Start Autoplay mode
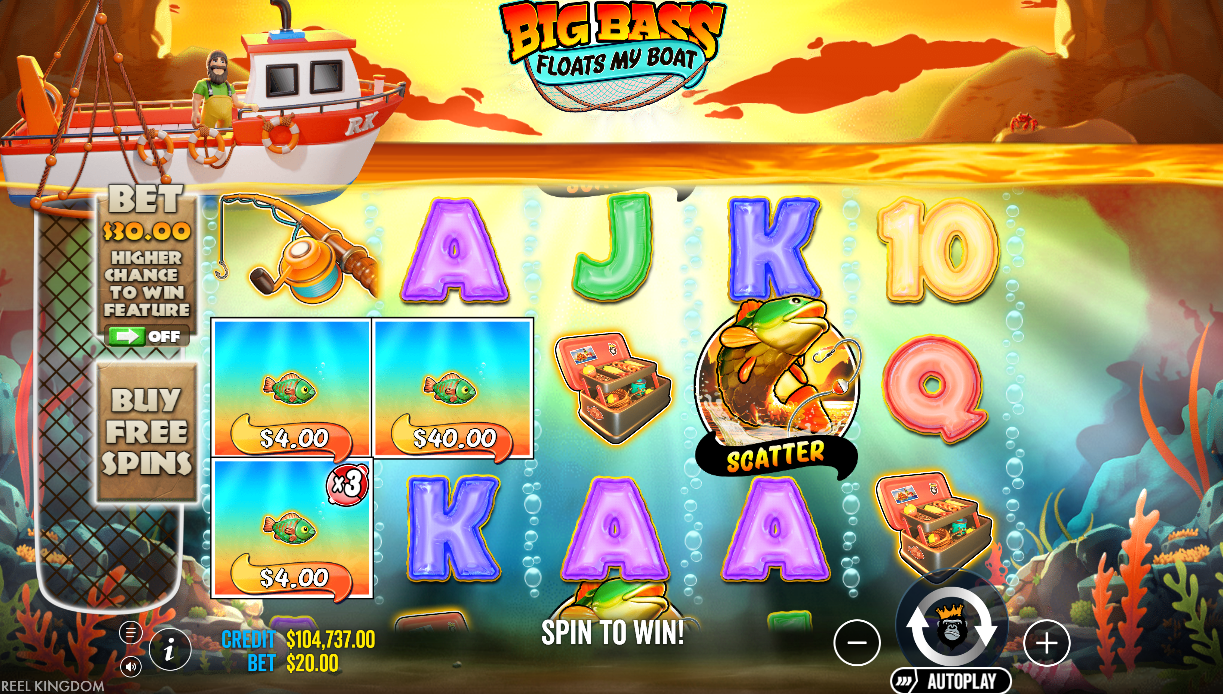Viewport: 1223px width, 694px height. pos(950,682)
